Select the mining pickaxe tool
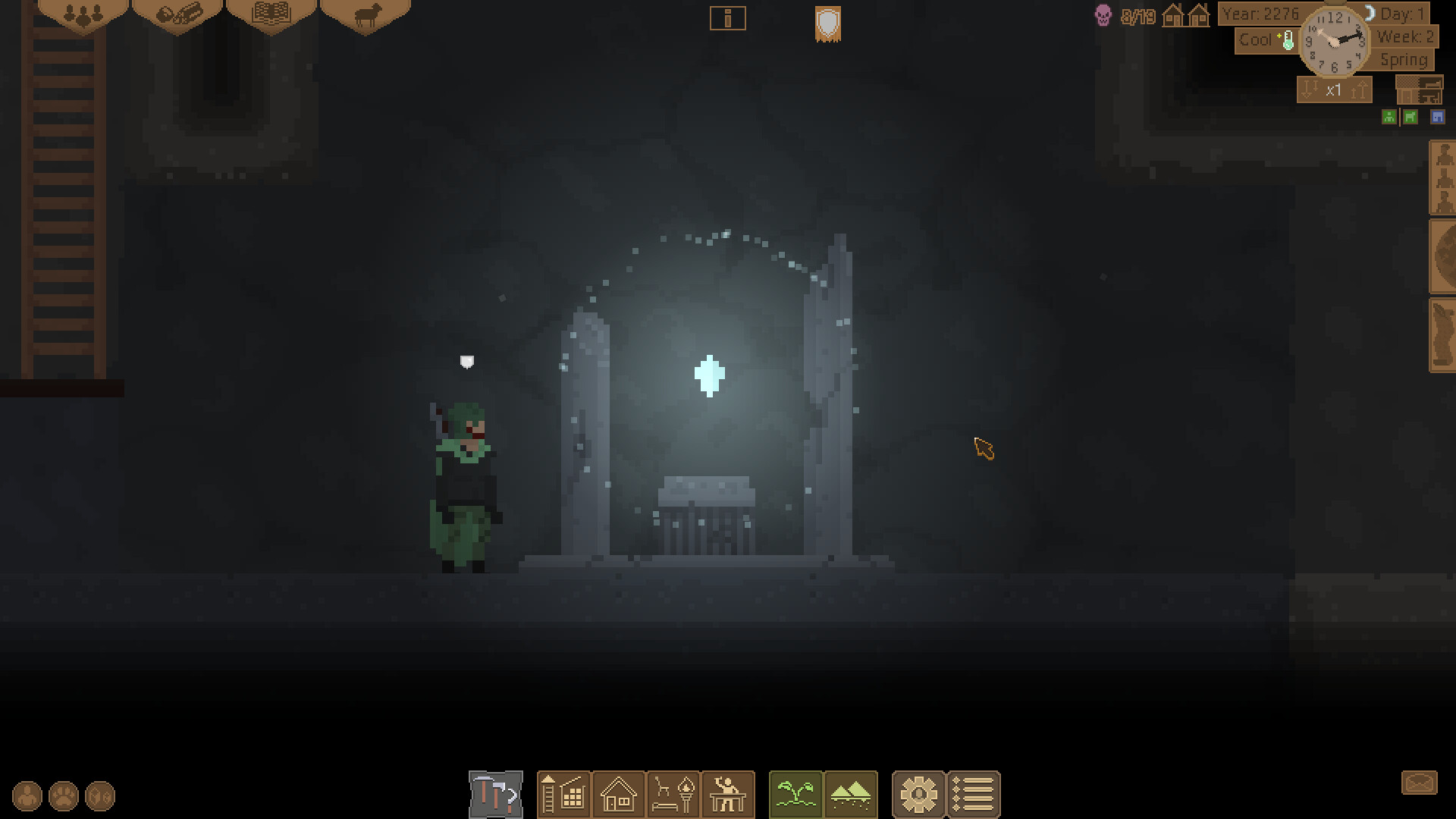 pos(495,794)
